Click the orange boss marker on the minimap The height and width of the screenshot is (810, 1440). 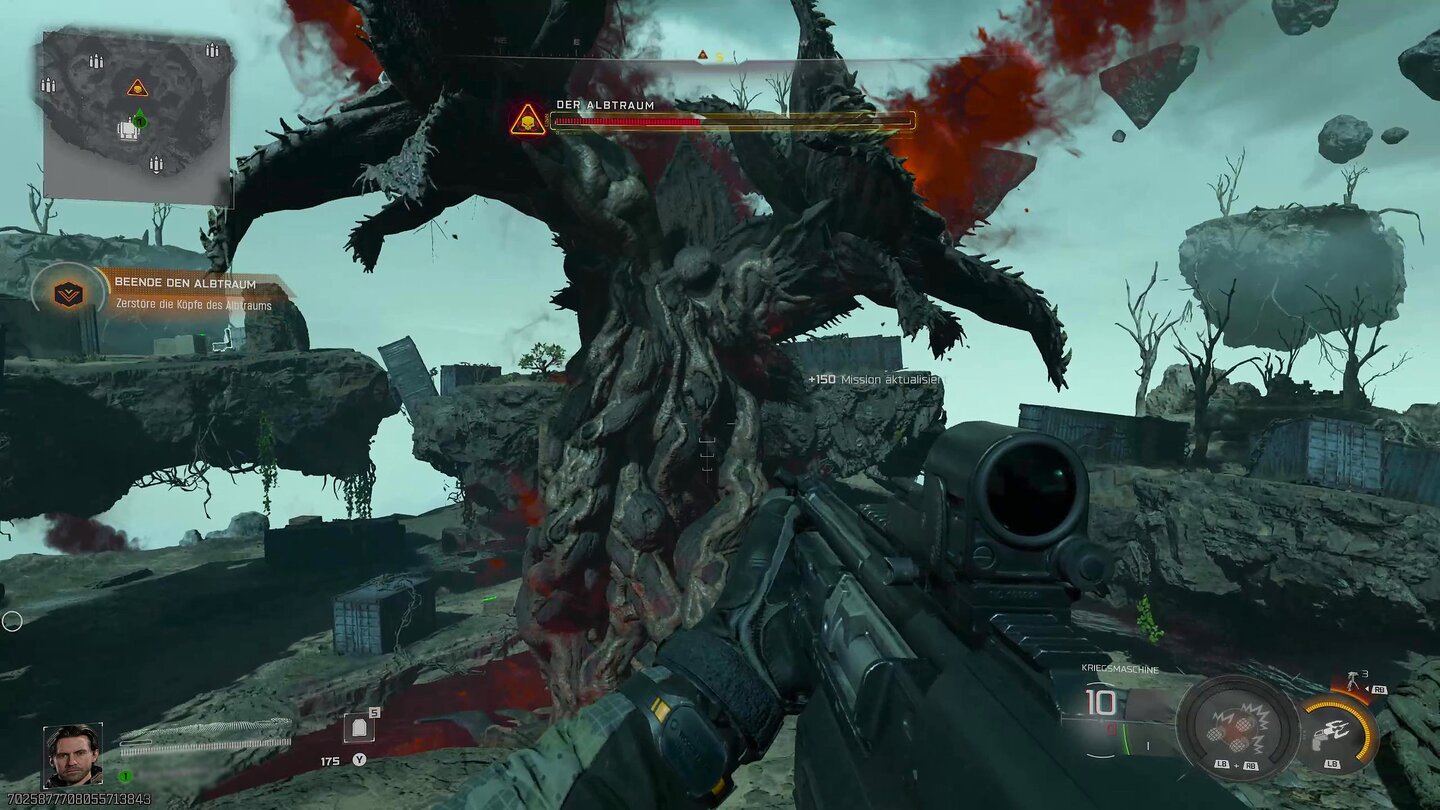138,88
